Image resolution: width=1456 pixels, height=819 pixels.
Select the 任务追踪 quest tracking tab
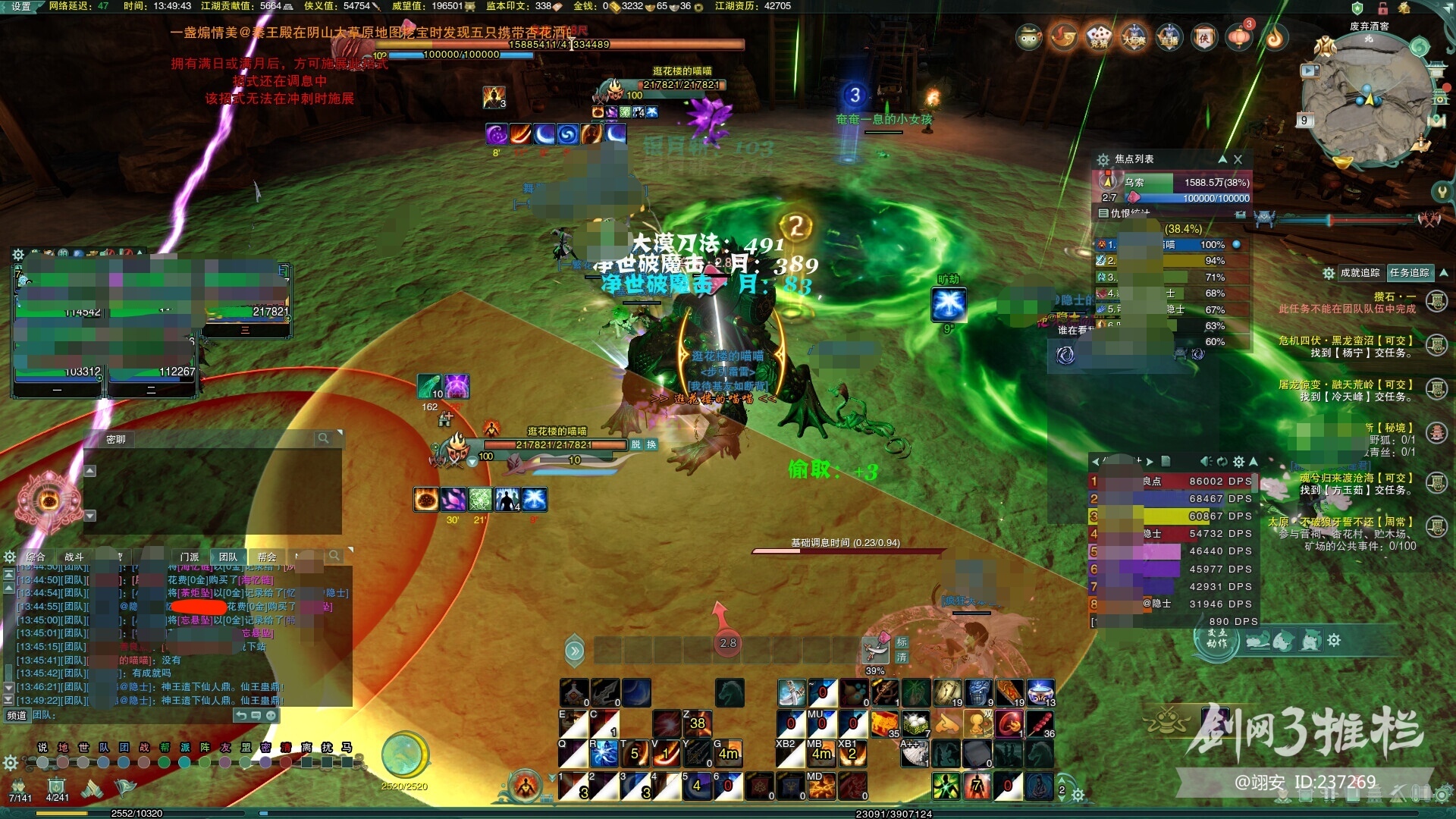tap(1409, 273)
